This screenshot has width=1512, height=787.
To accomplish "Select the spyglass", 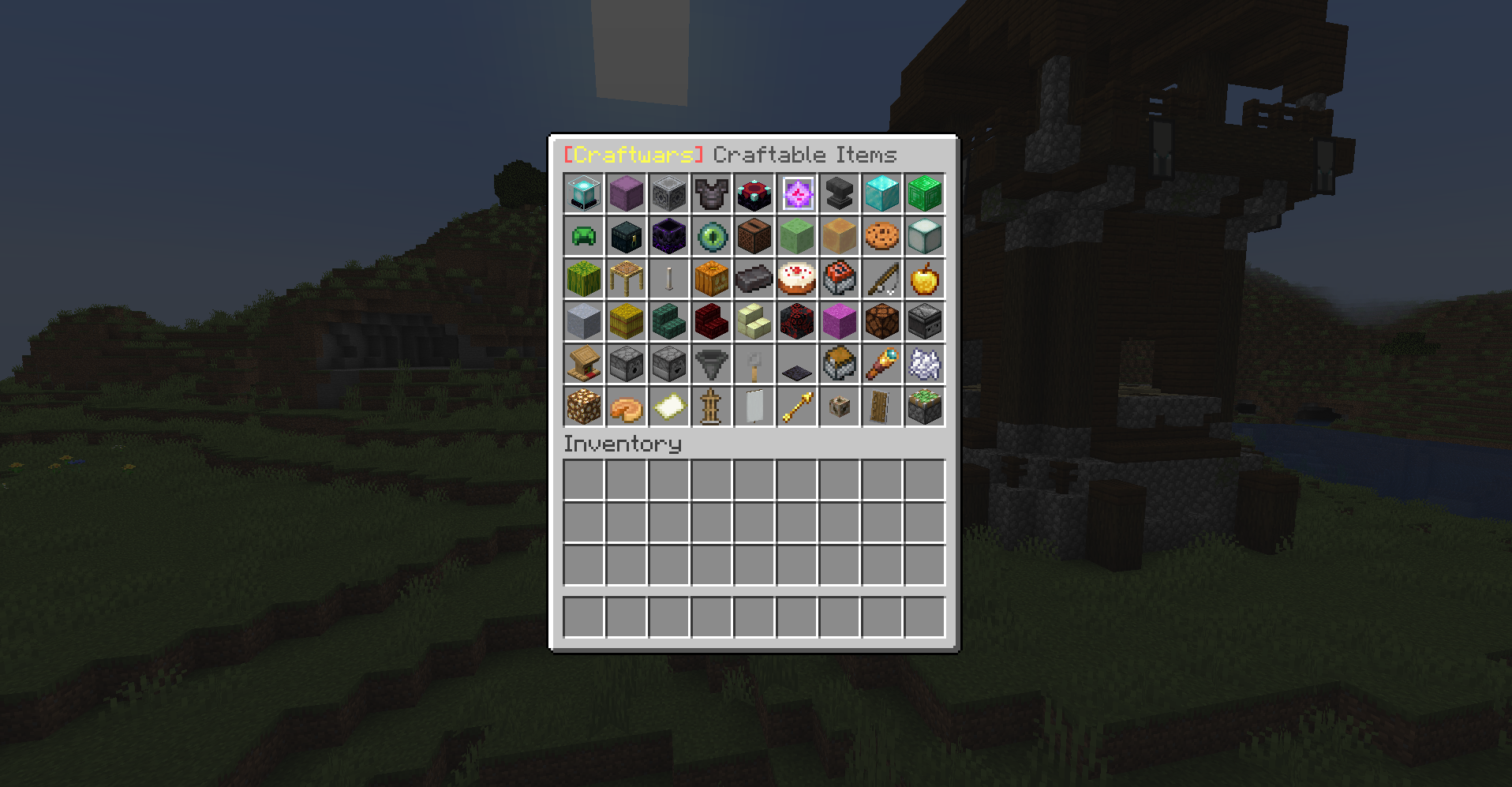I will point(881,364).
